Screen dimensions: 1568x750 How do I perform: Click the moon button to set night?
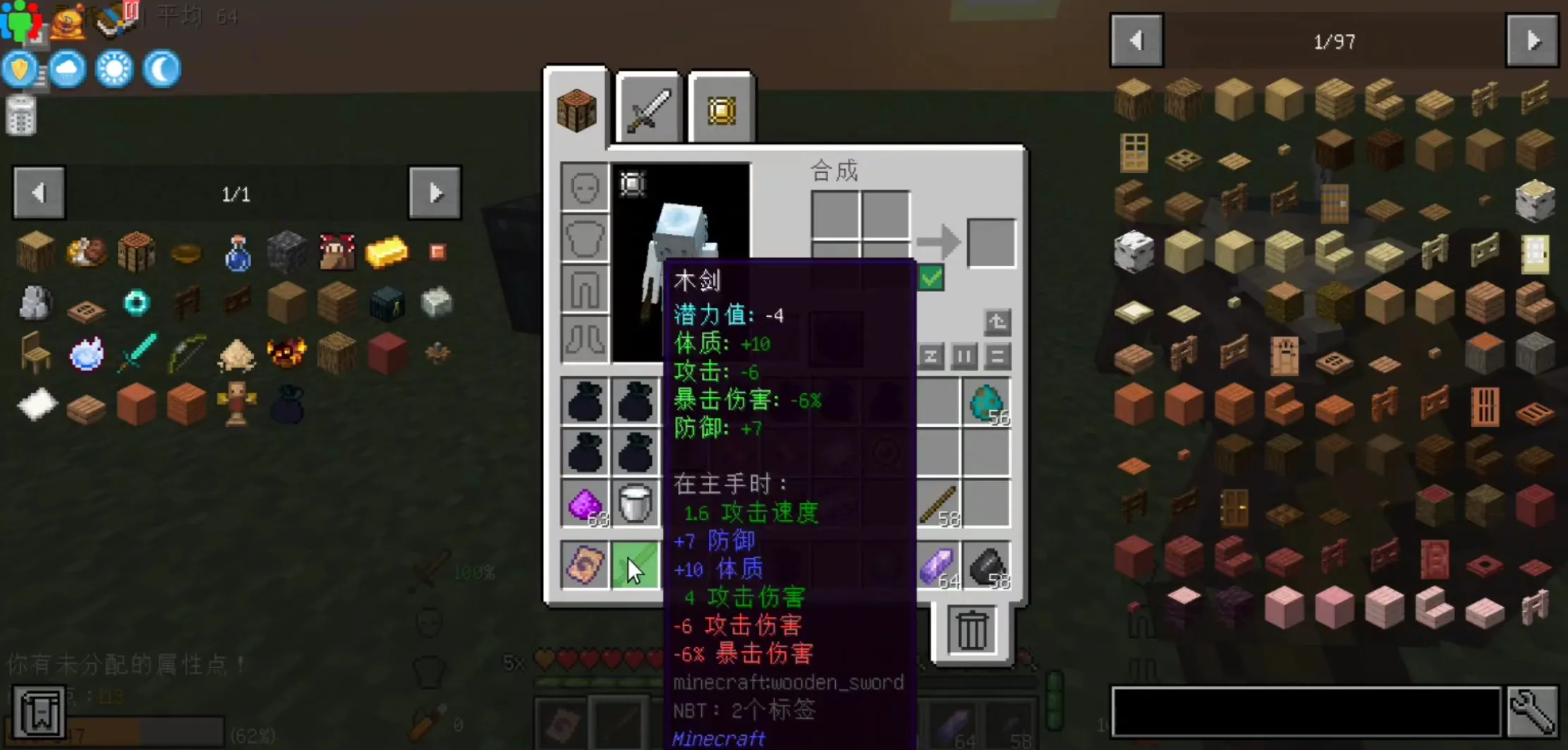(161, 68)
